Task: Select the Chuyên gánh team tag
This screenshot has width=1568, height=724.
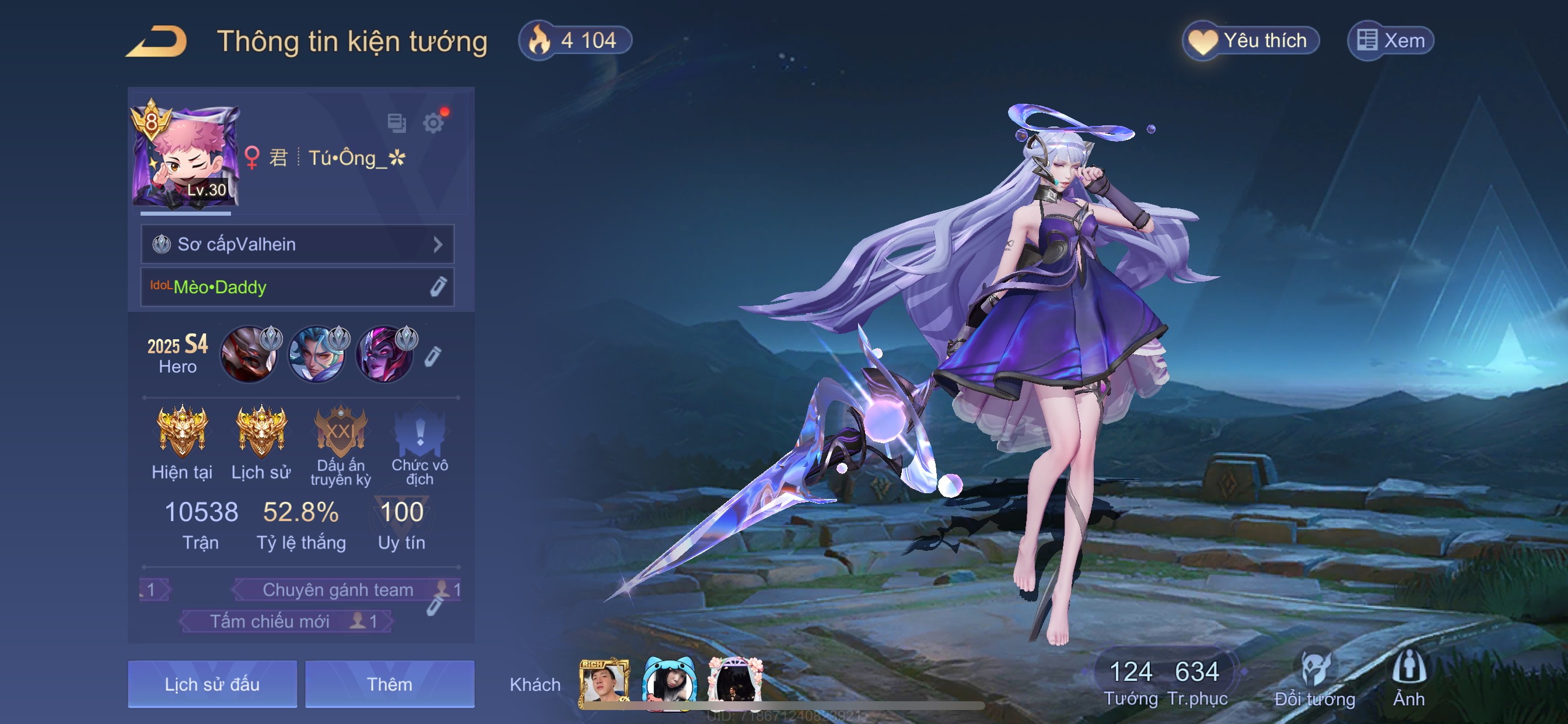Action: tap(338, 589)
